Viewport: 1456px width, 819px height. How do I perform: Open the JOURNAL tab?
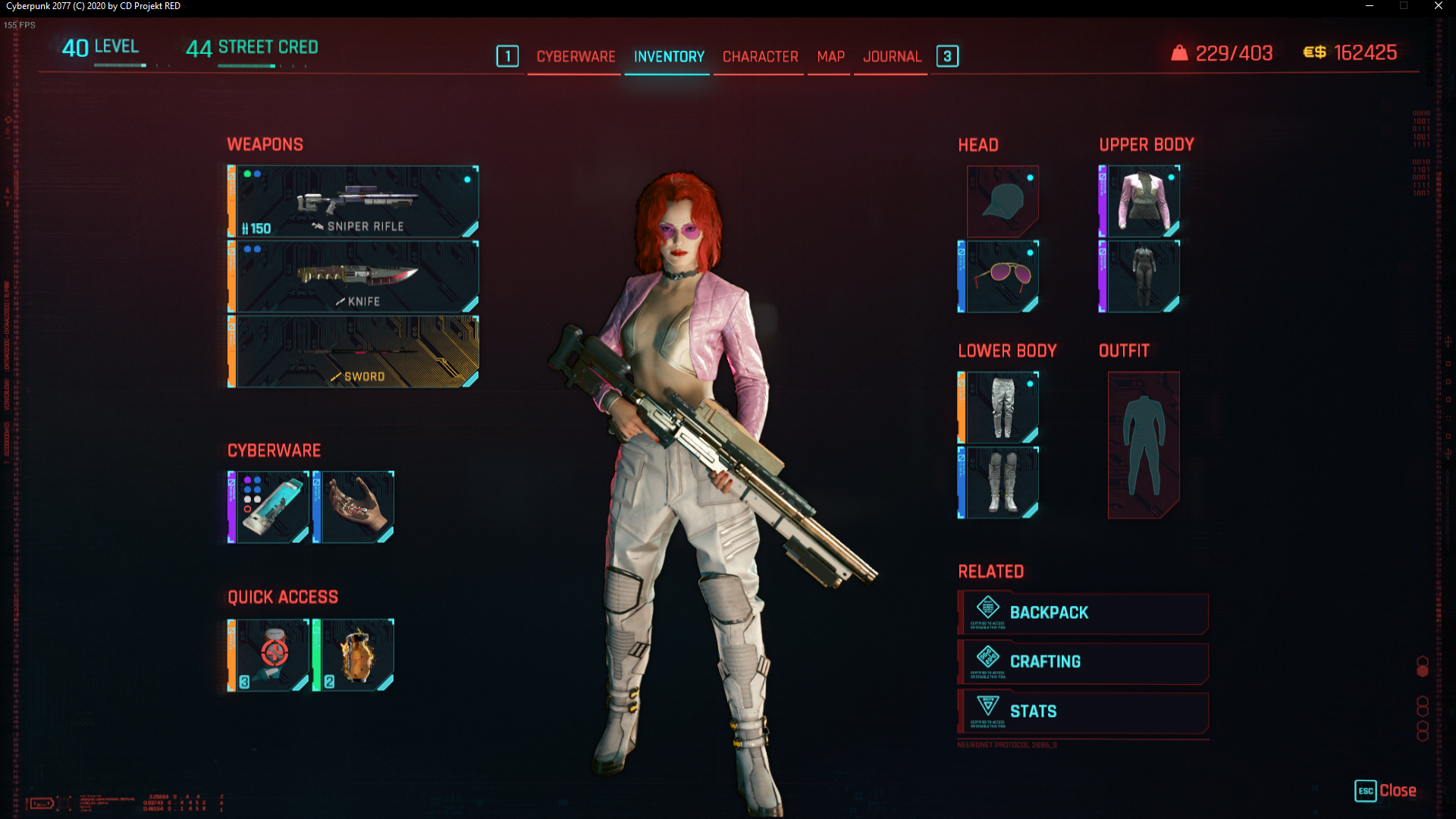pyautogui.click(x=892, y=56)
